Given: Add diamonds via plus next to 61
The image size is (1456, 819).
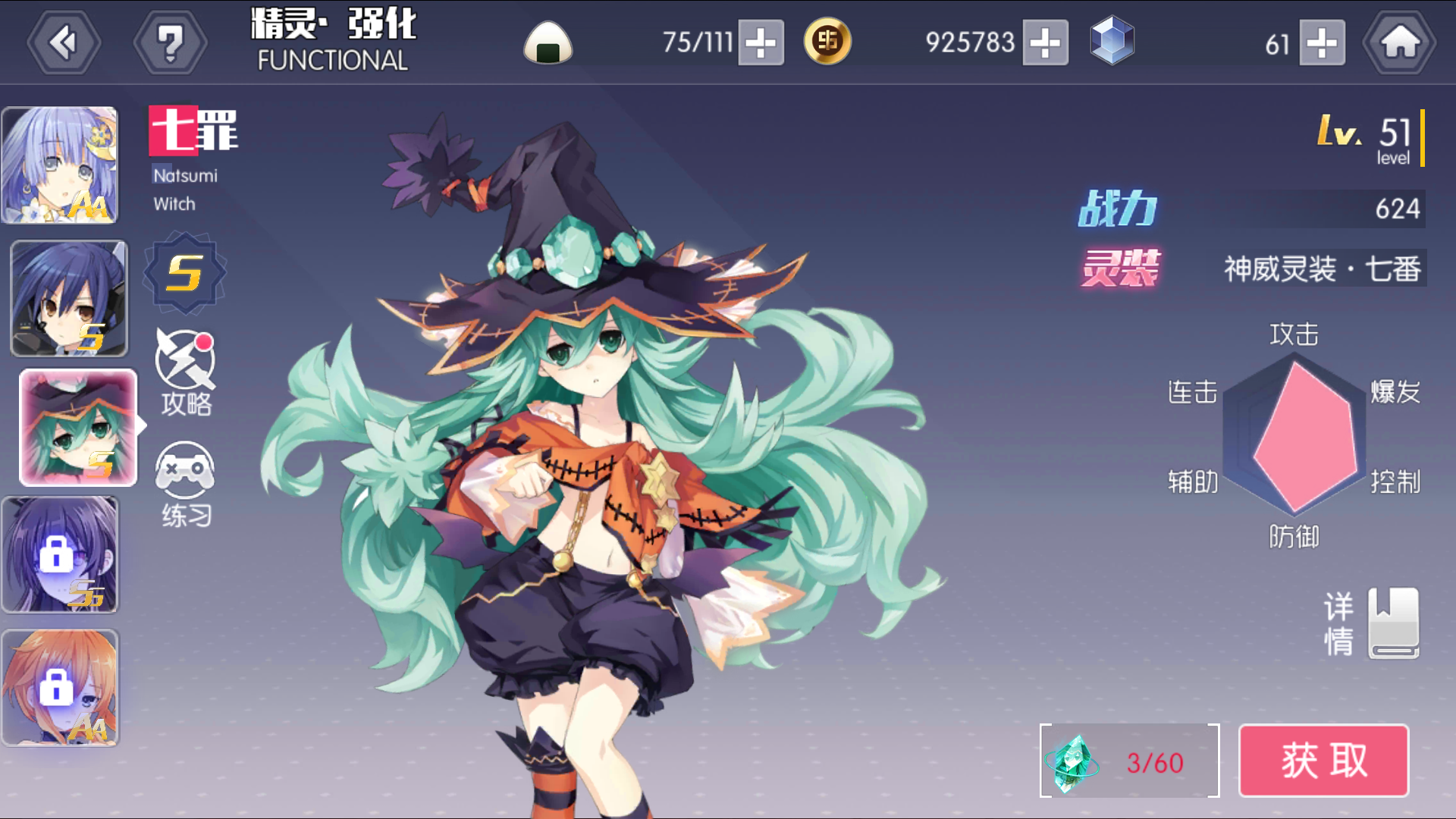Looking at the screenshot, I should [x=1321, y=44].
